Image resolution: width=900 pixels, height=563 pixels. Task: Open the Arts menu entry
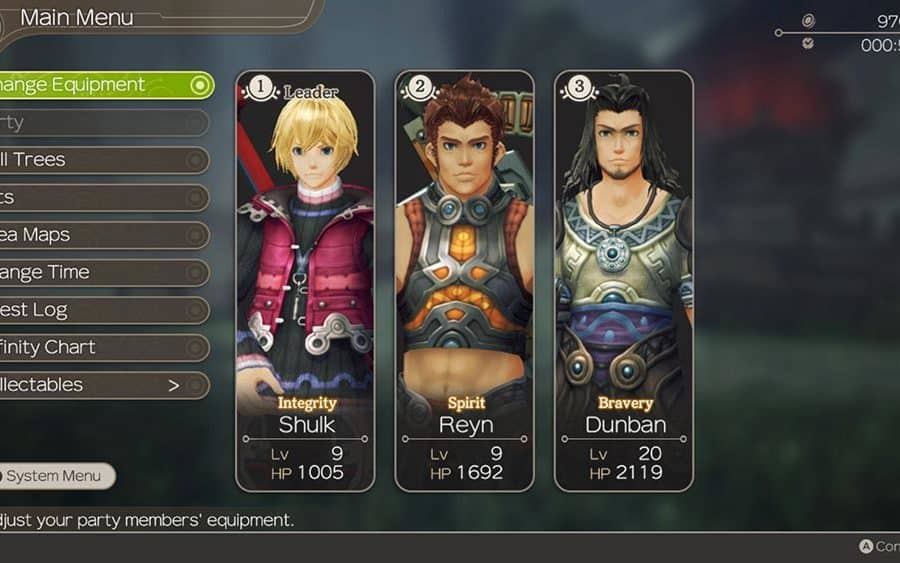[x=100, y=197]
